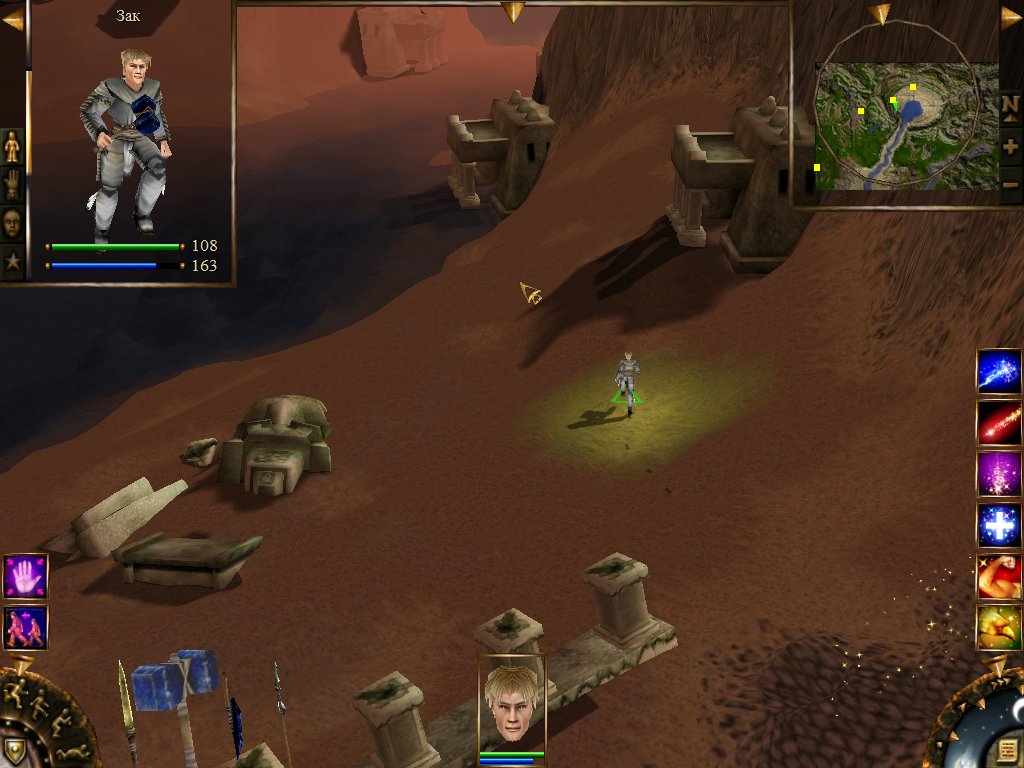This screenshot has width=1024, height=768.
Task: Choose the two walking figures follow icon
Action: (x=25, y=627)
